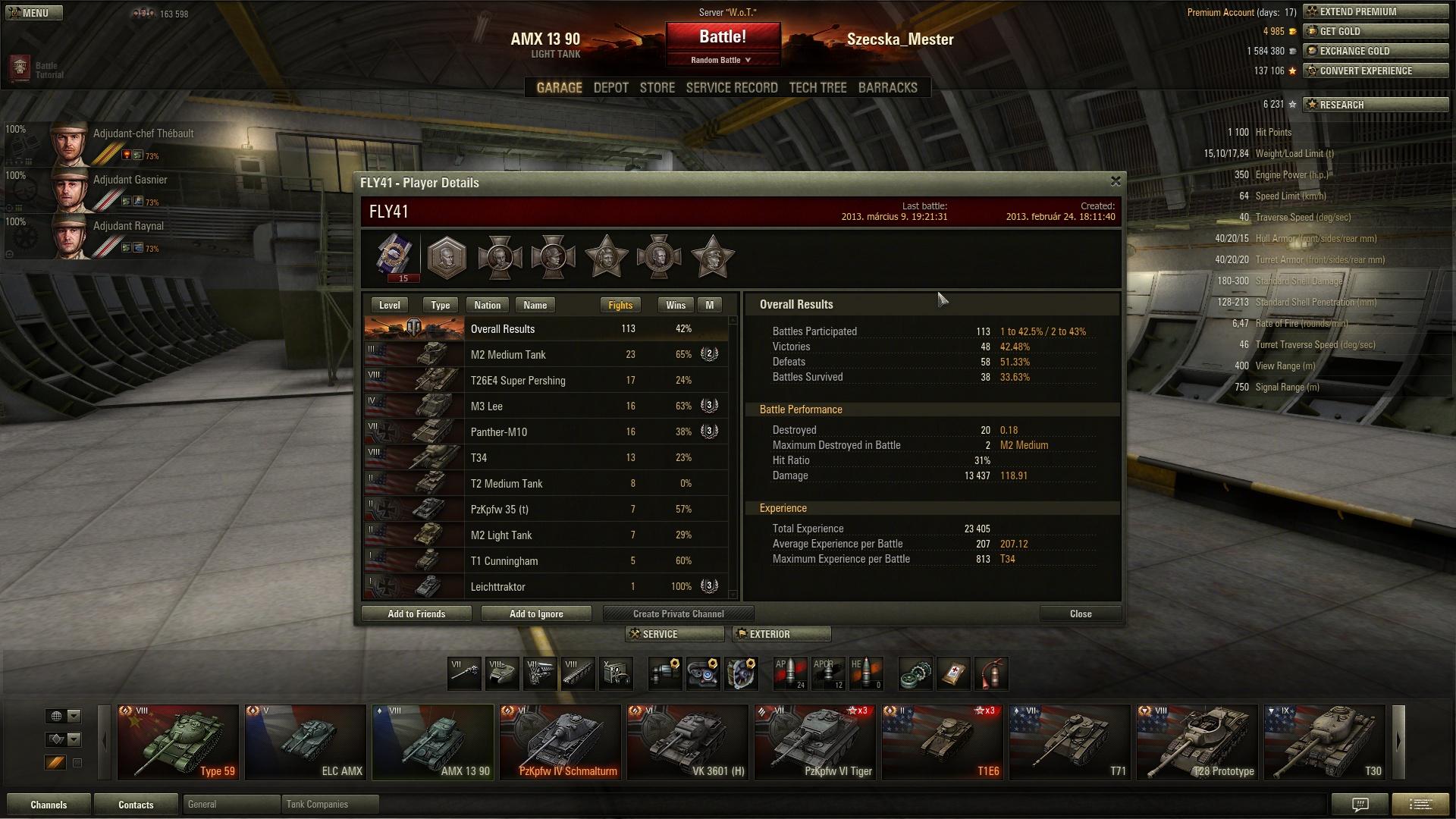Sort vehicle list by Nation

487,306
